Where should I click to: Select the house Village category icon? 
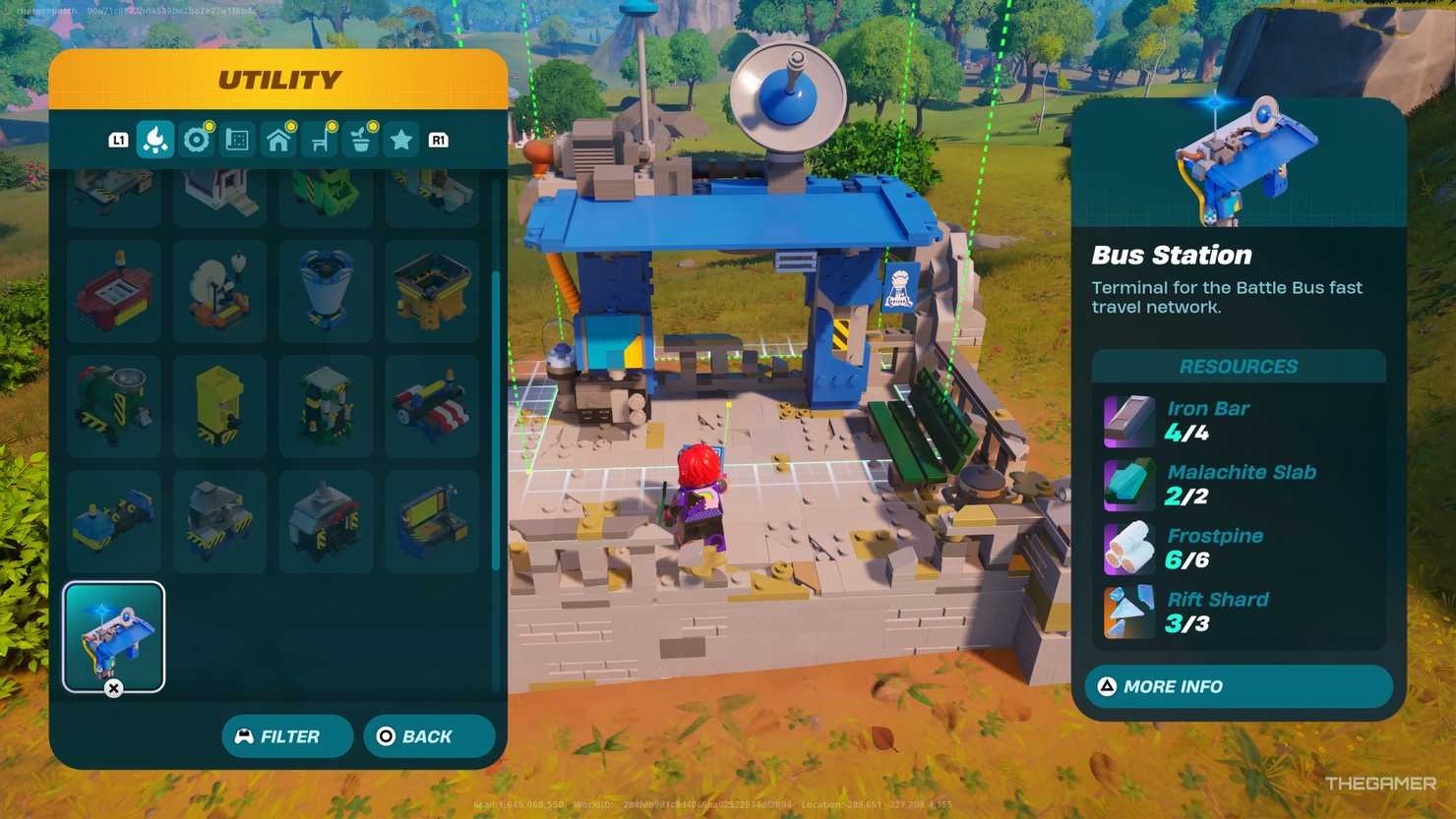coord(277,139)
